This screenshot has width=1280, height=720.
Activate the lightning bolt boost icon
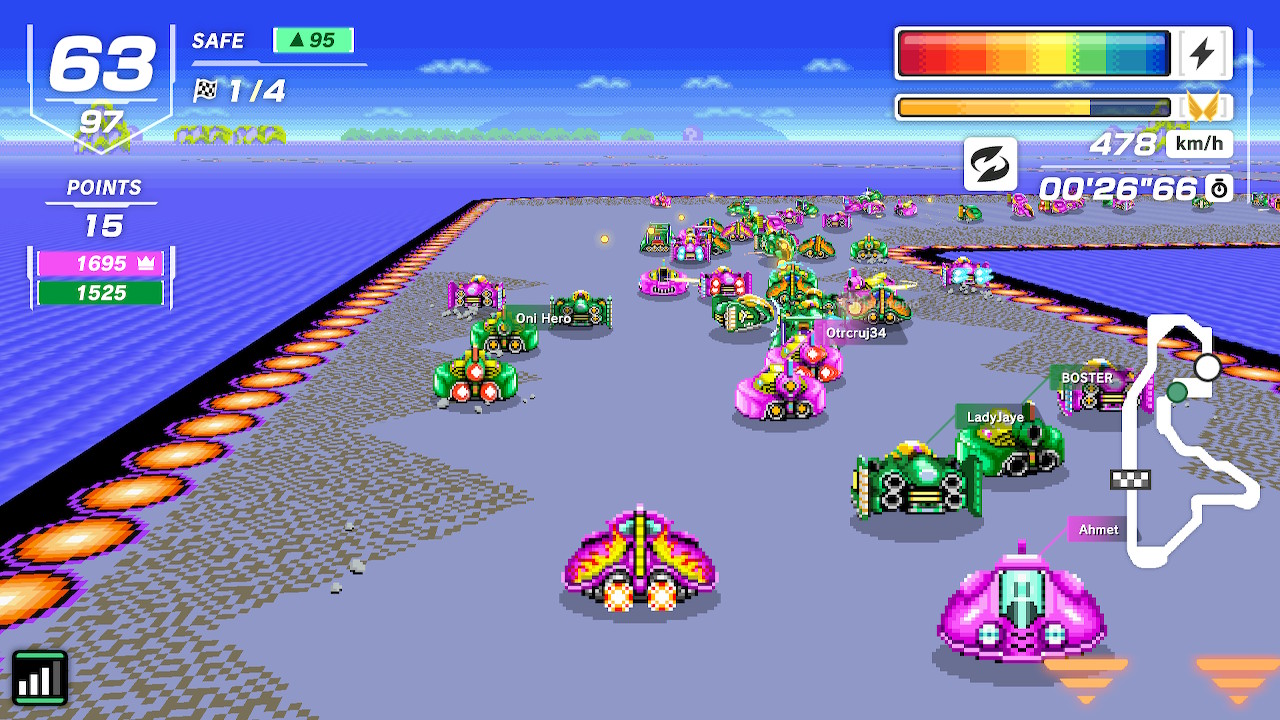click(x=1202, y=54)
